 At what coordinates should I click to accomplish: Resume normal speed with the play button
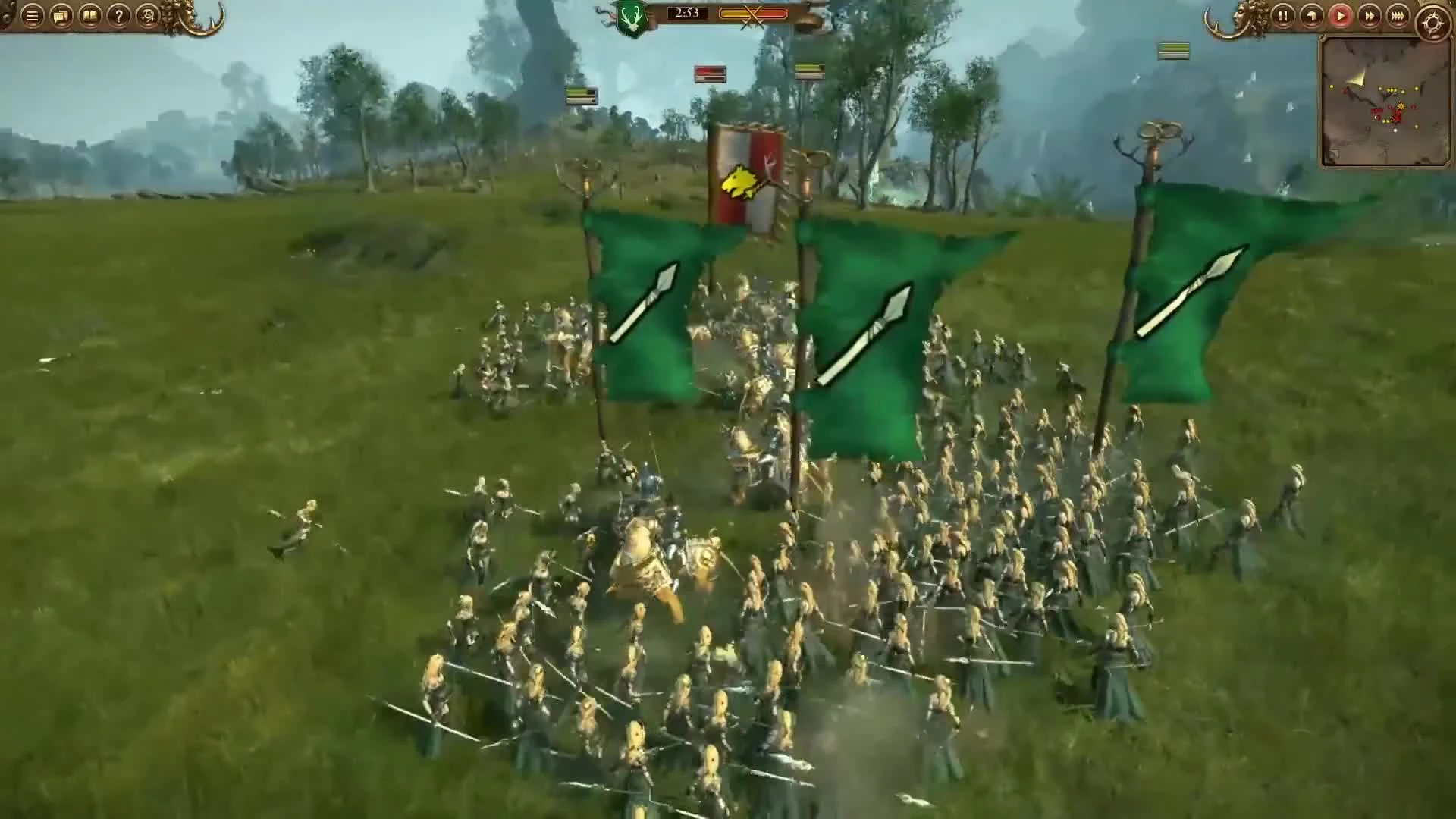(1341, 17)
